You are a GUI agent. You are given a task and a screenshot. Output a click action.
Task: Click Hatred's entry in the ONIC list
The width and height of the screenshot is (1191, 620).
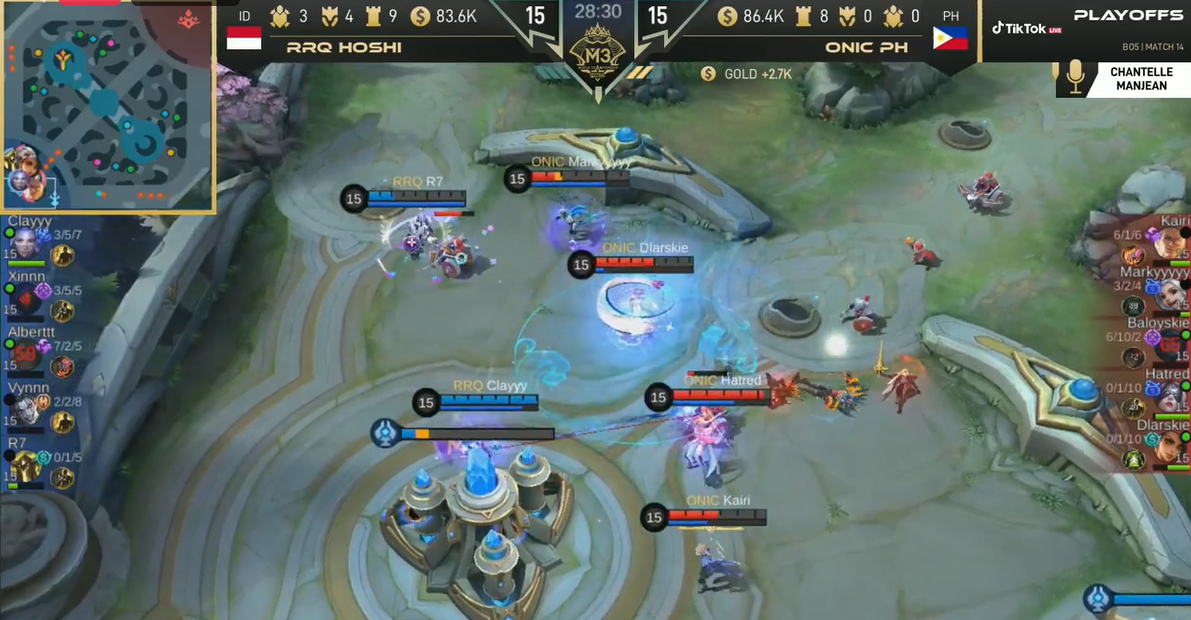click(1150, 393)
